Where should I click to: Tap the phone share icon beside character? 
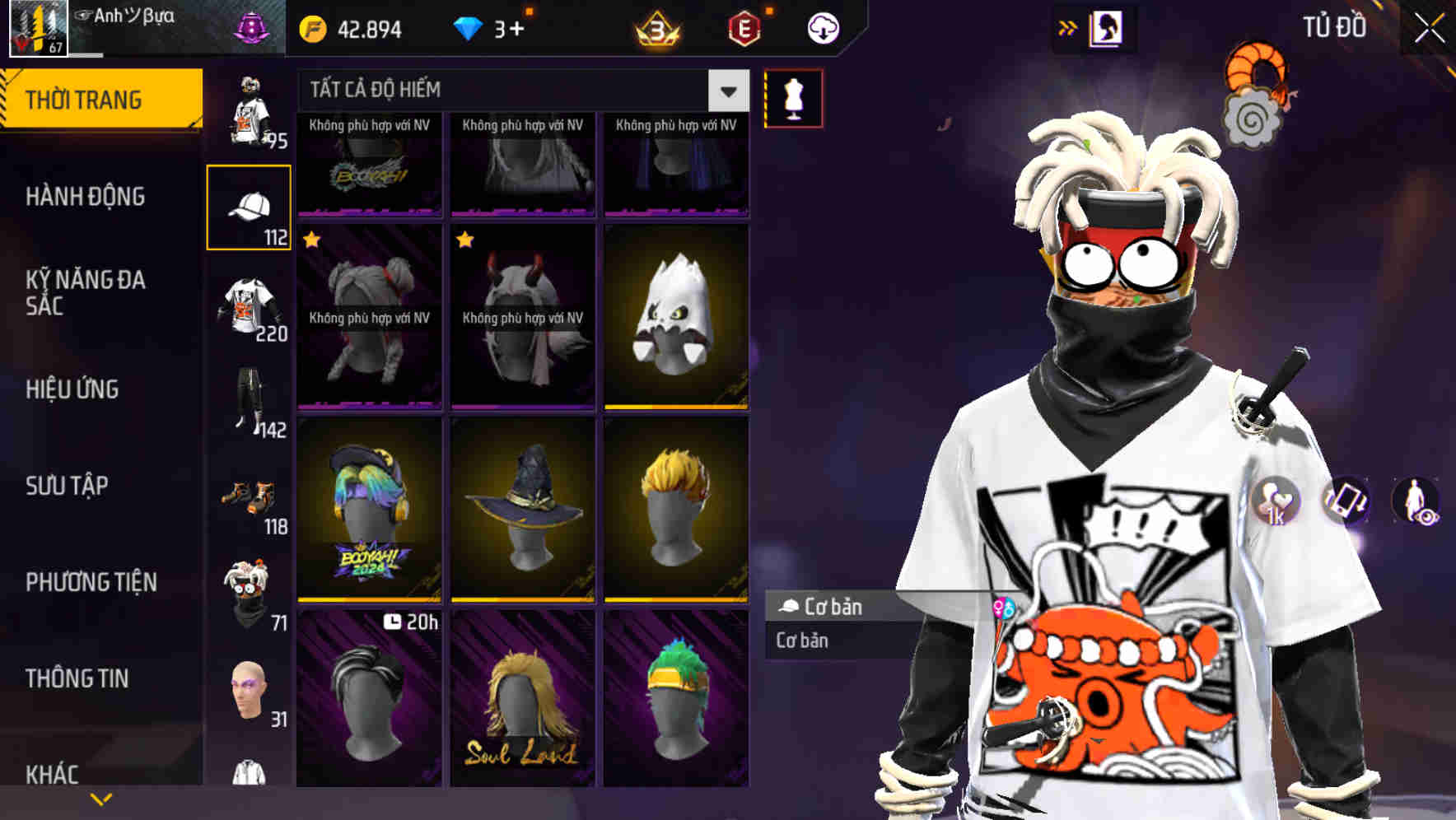(x=1345, y=502)
